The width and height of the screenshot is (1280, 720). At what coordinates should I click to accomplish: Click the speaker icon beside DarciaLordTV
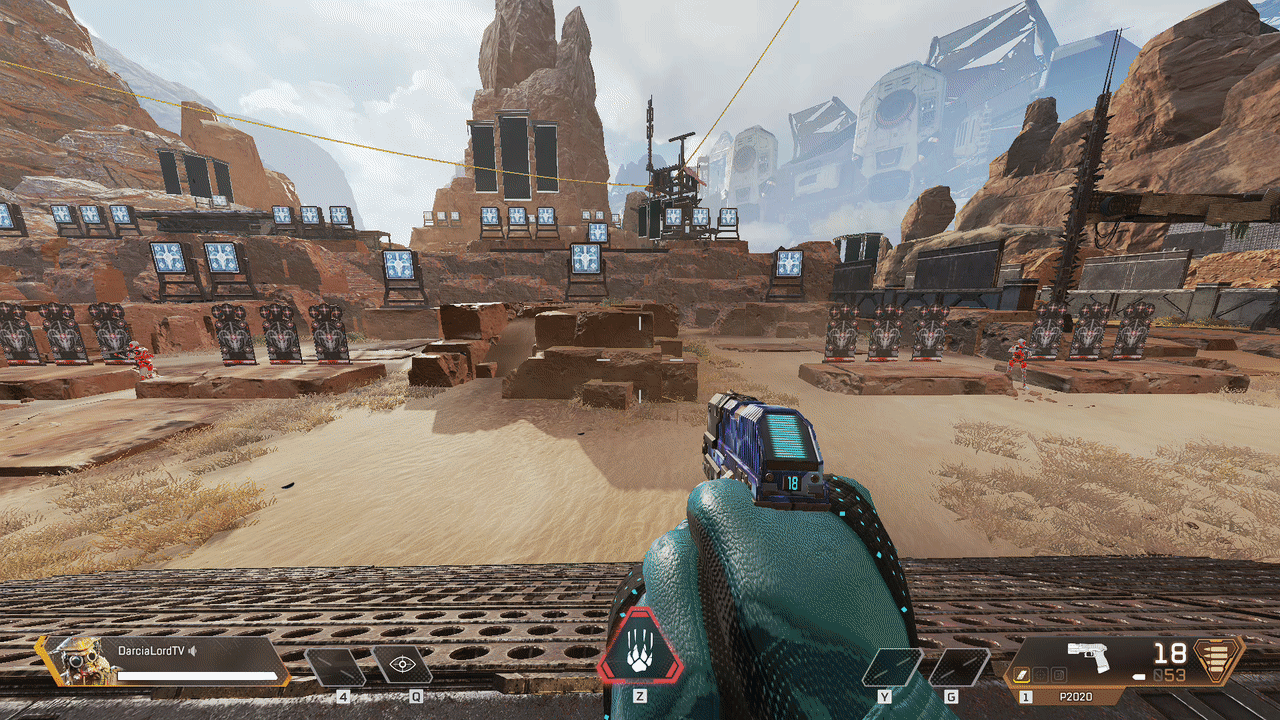click(193, 651)
